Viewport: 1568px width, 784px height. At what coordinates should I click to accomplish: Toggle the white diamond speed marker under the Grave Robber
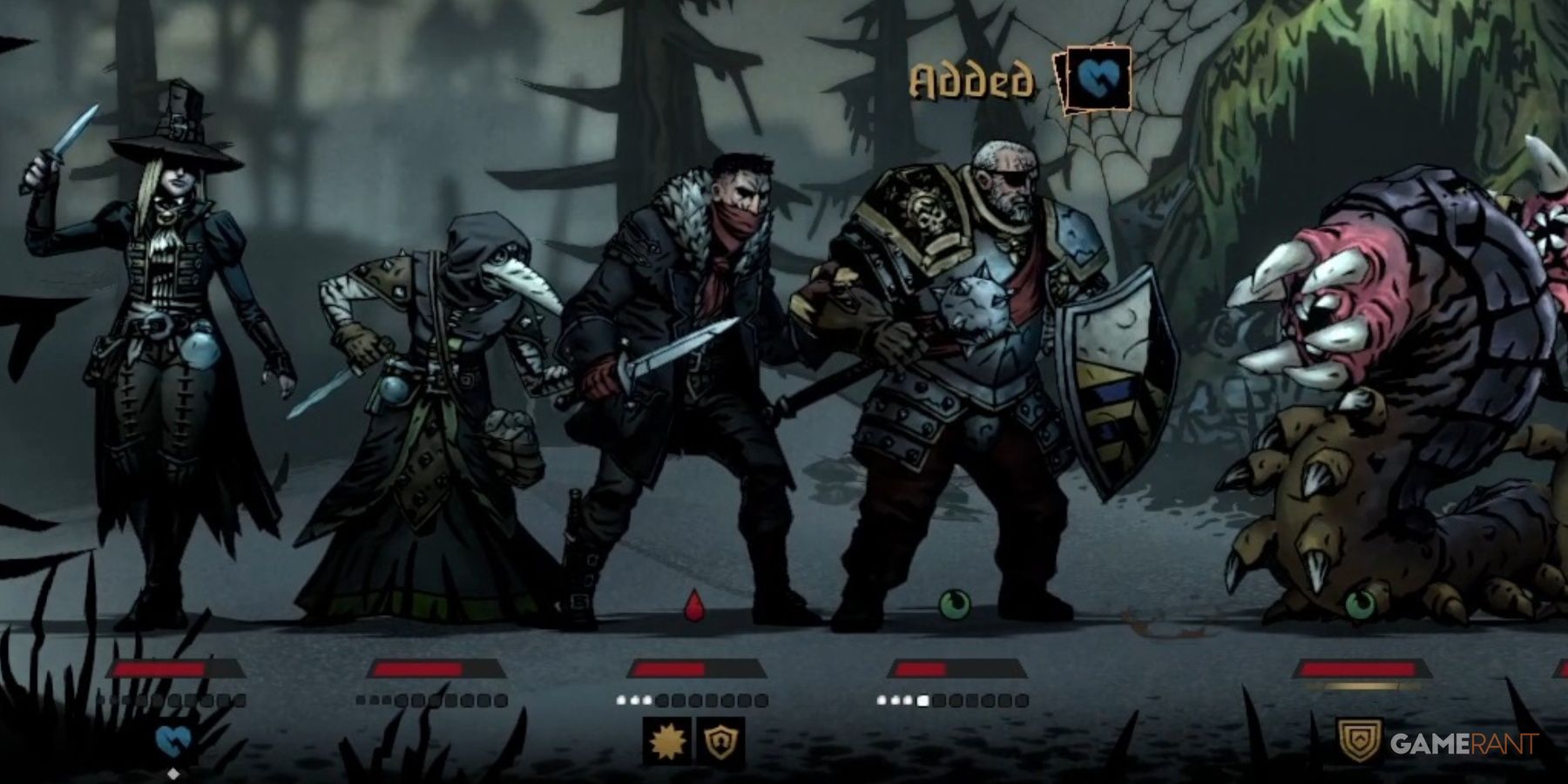pyautogui.click(x=173, y=774)
